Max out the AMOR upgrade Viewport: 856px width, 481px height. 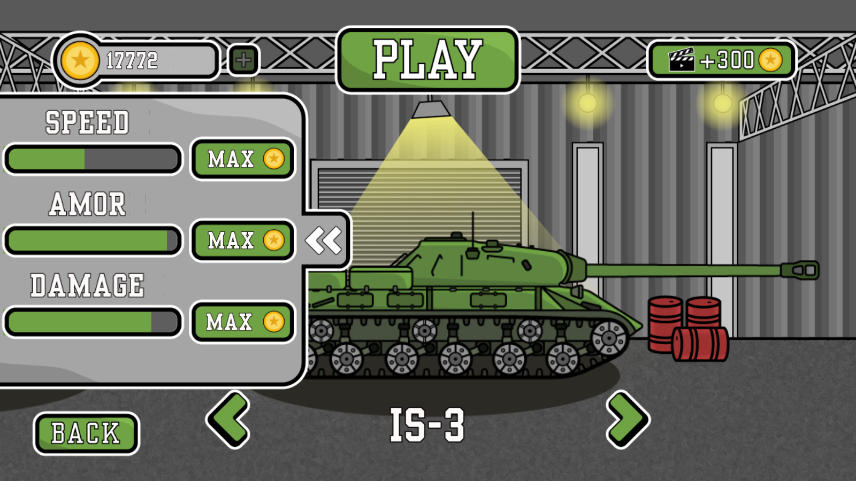[243, 241]
